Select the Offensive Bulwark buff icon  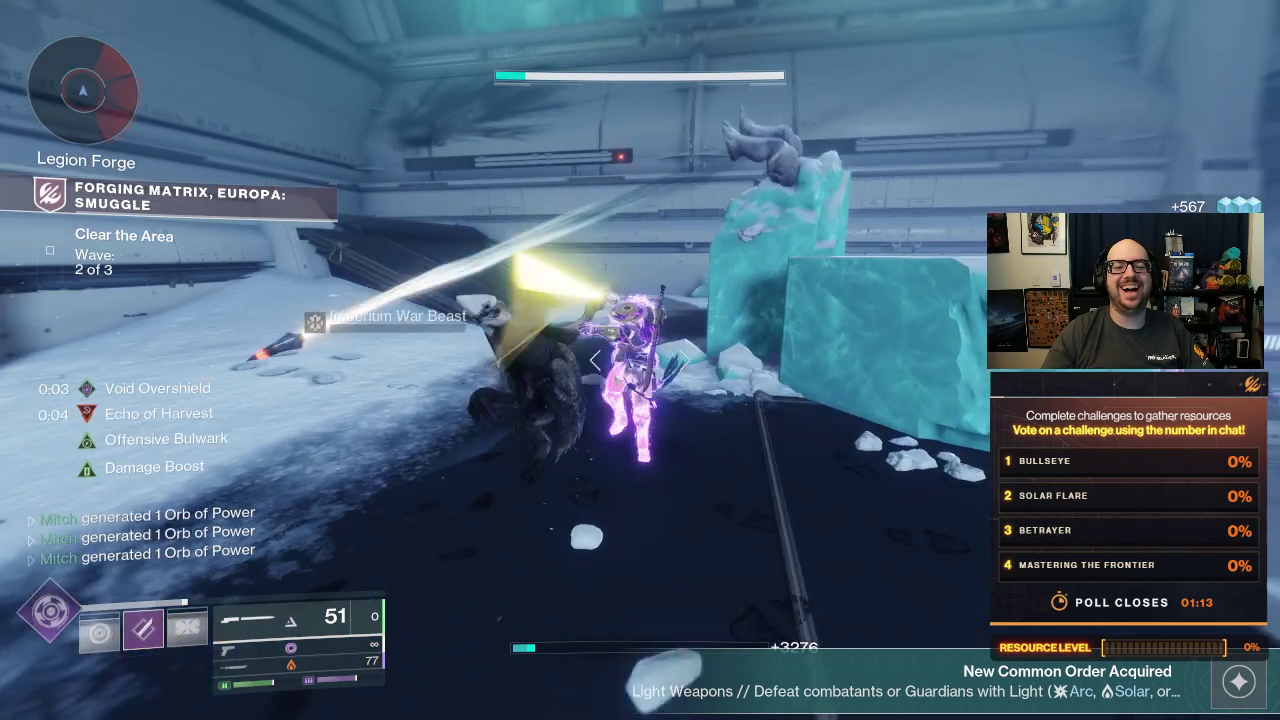pyautogui.click(x=87, y=439)
